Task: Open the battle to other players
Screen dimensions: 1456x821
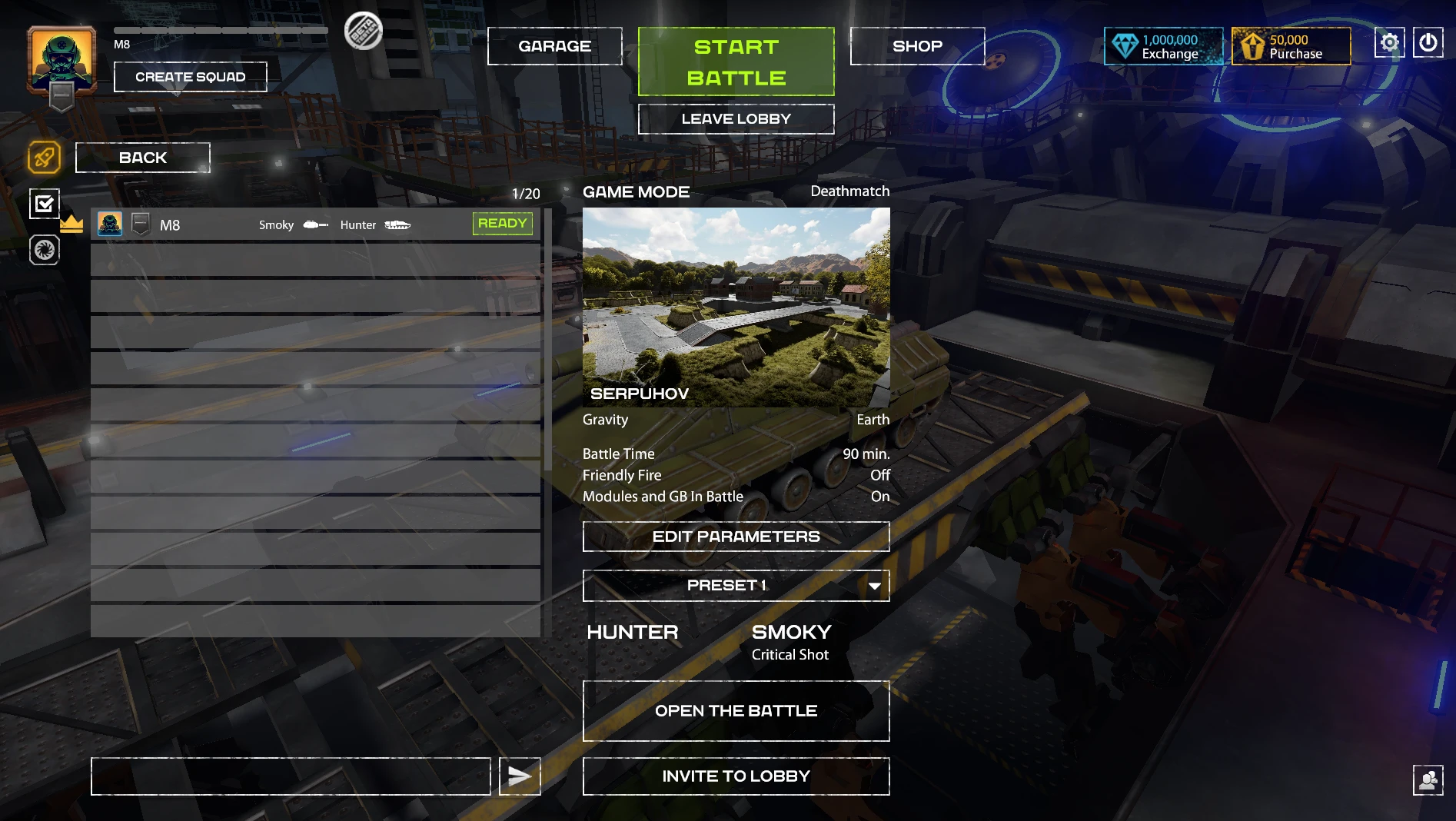Action: tap(736, 711)
